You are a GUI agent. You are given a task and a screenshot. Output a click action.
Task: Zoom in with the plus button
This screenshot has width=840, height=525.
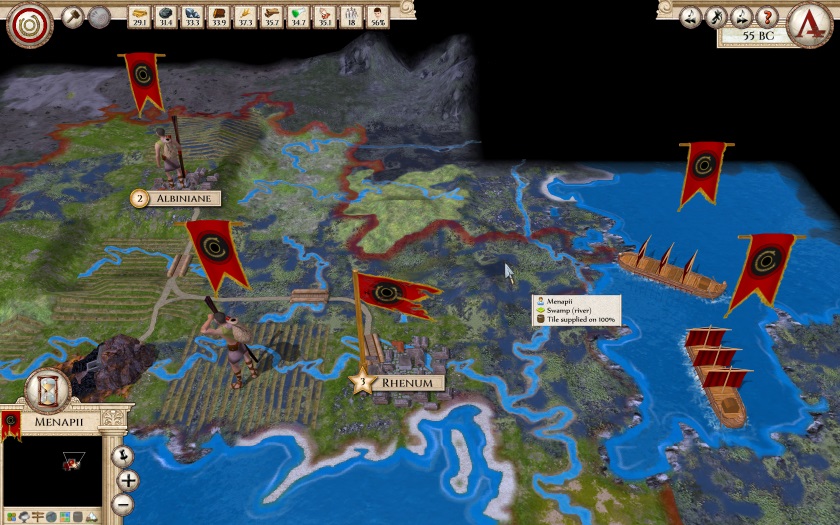[x=128, y=481]
